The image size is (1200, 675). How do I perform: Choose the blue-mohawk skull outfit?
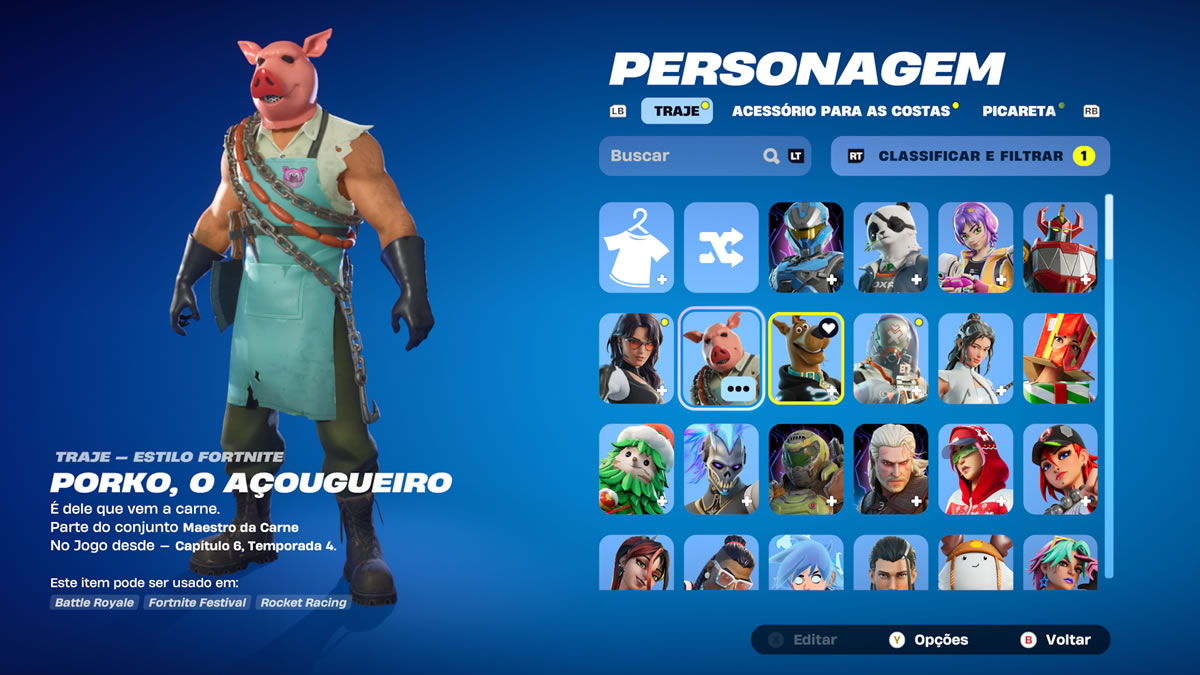pyautogui.click(x=721, y=469)
